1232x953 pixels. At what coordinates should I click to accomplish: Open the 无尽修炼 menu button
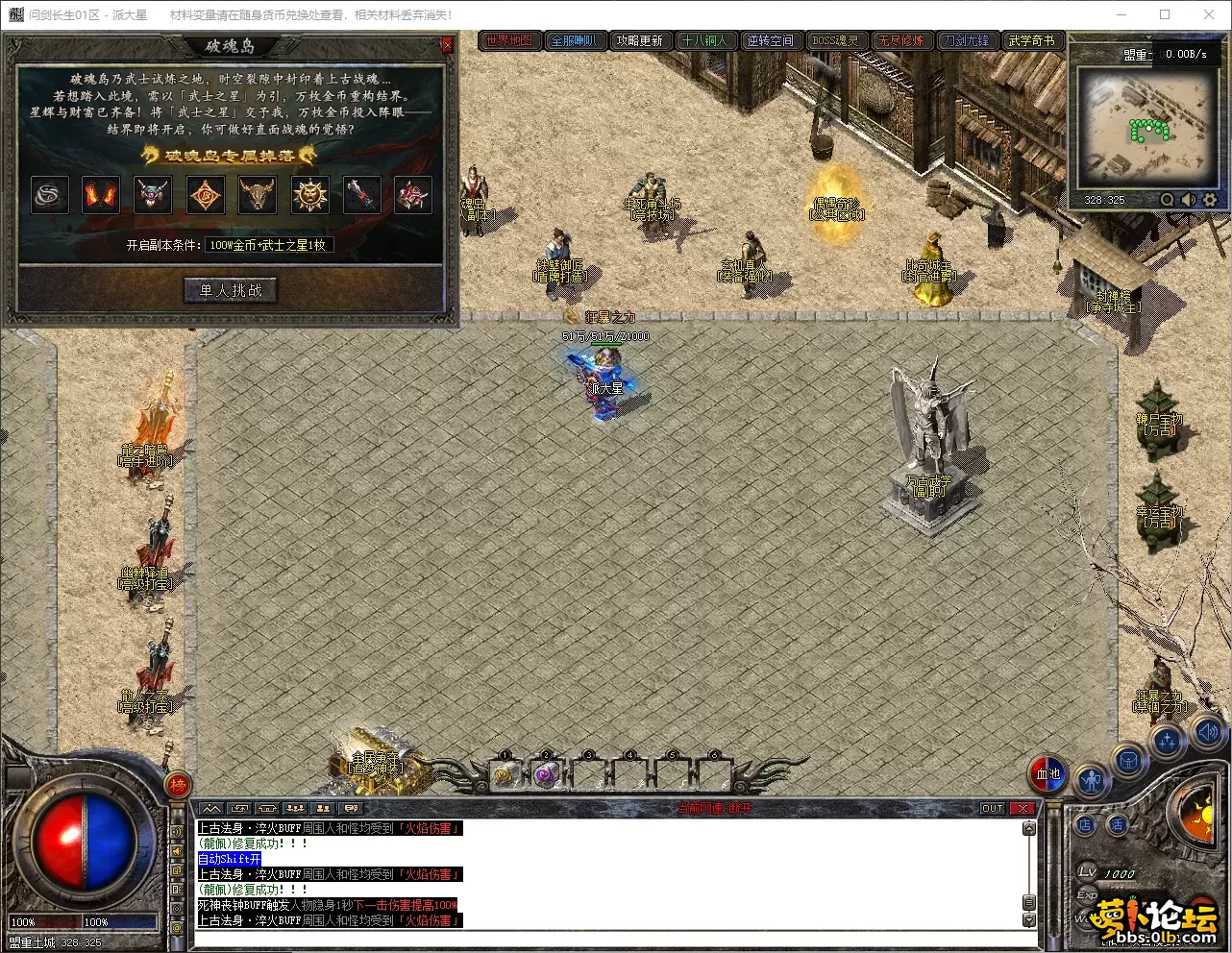[x=901, y=40]
